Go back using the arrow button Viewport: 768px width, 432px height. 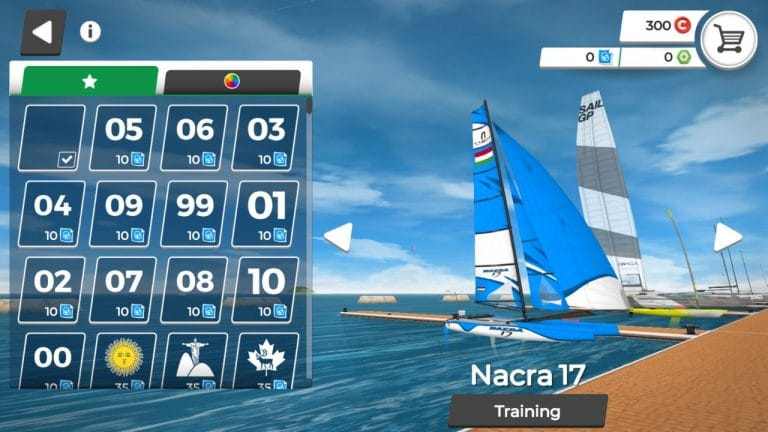(x=42, y=32)
